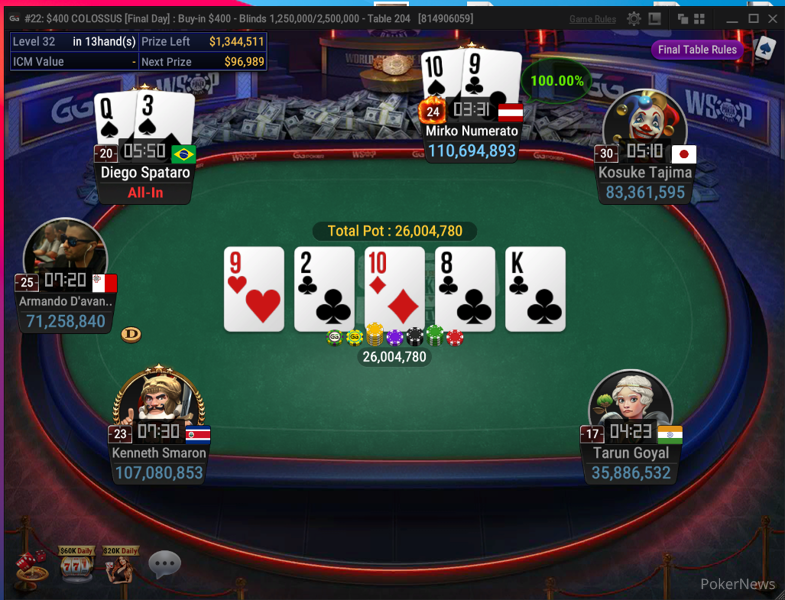View Mirko Numerato's player panel
The width and height of the screenshot is (785, 600).
[472, 141]
